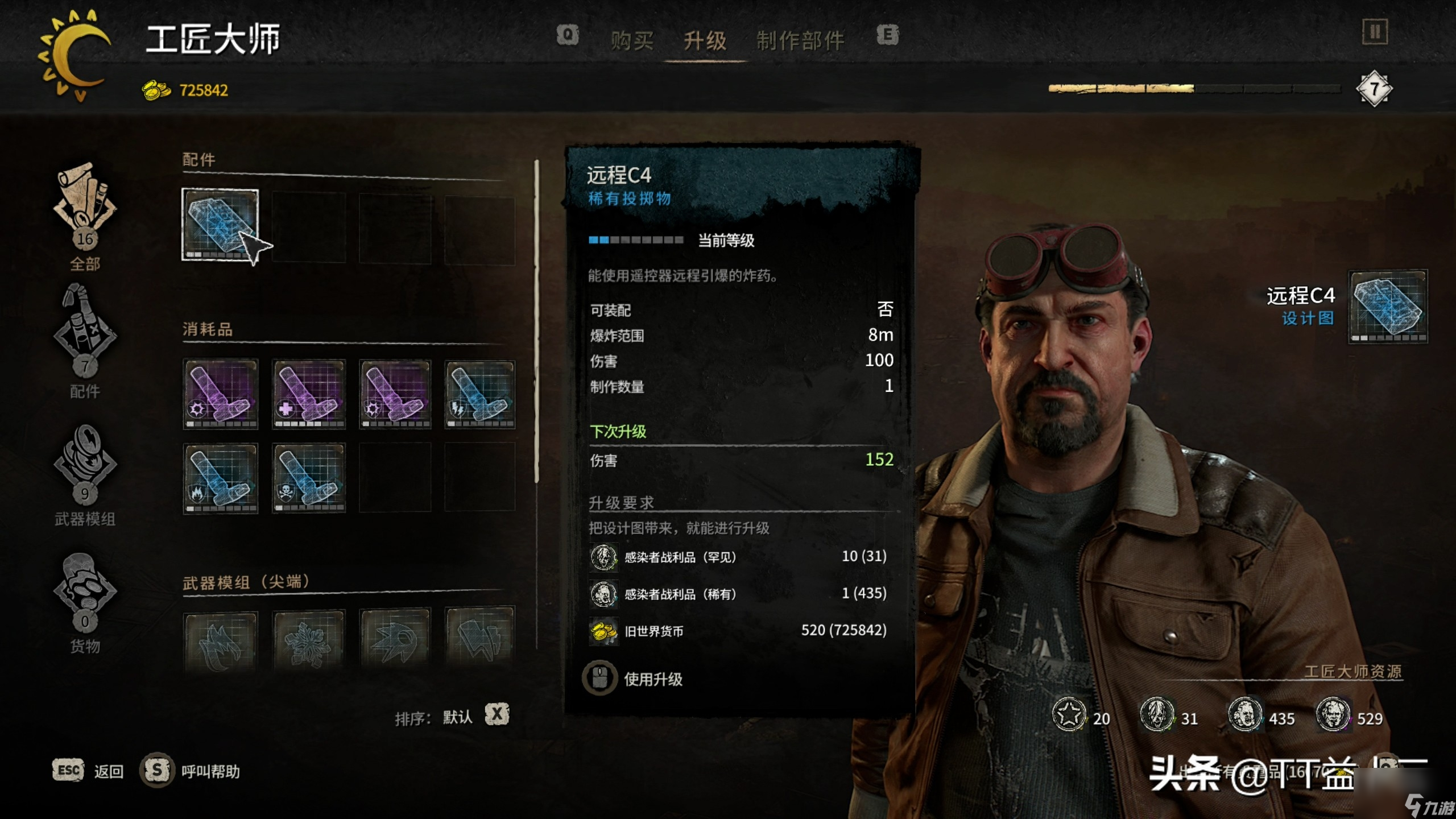Switch to the 购买 tab
Viewport: 1456px width, 819px height.
(632, 40)
